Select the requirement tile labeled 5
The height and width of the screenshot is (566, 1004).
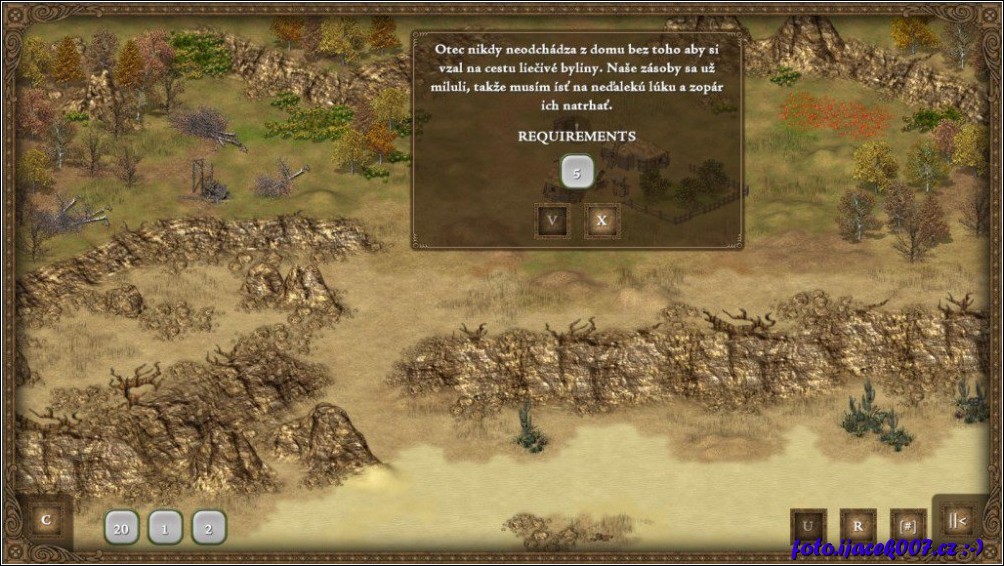(577, 173)
